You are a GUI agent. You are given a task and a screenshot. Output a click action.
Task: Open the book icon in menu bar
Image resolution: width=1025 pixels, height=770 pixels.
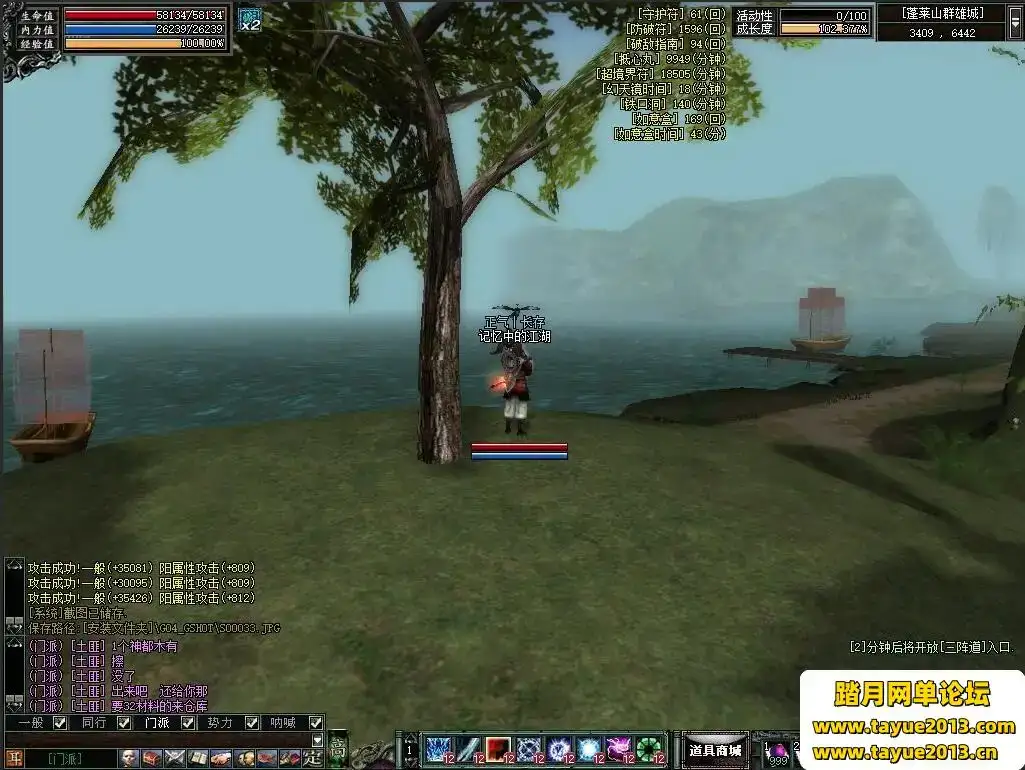(198, 759)
